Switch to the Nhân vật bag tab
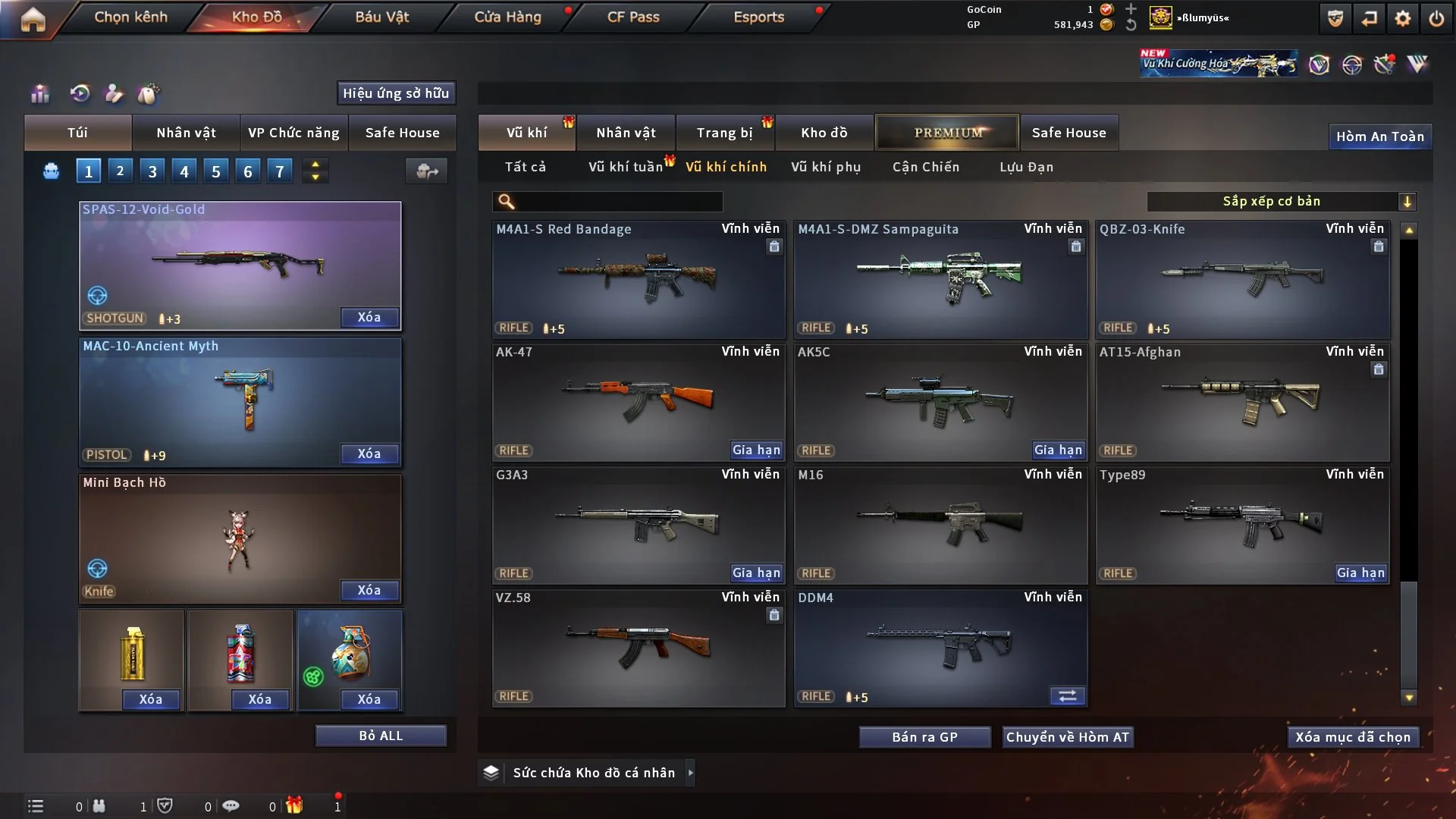Viewport: 1456px width, 819px height. (x=186, y=133)
